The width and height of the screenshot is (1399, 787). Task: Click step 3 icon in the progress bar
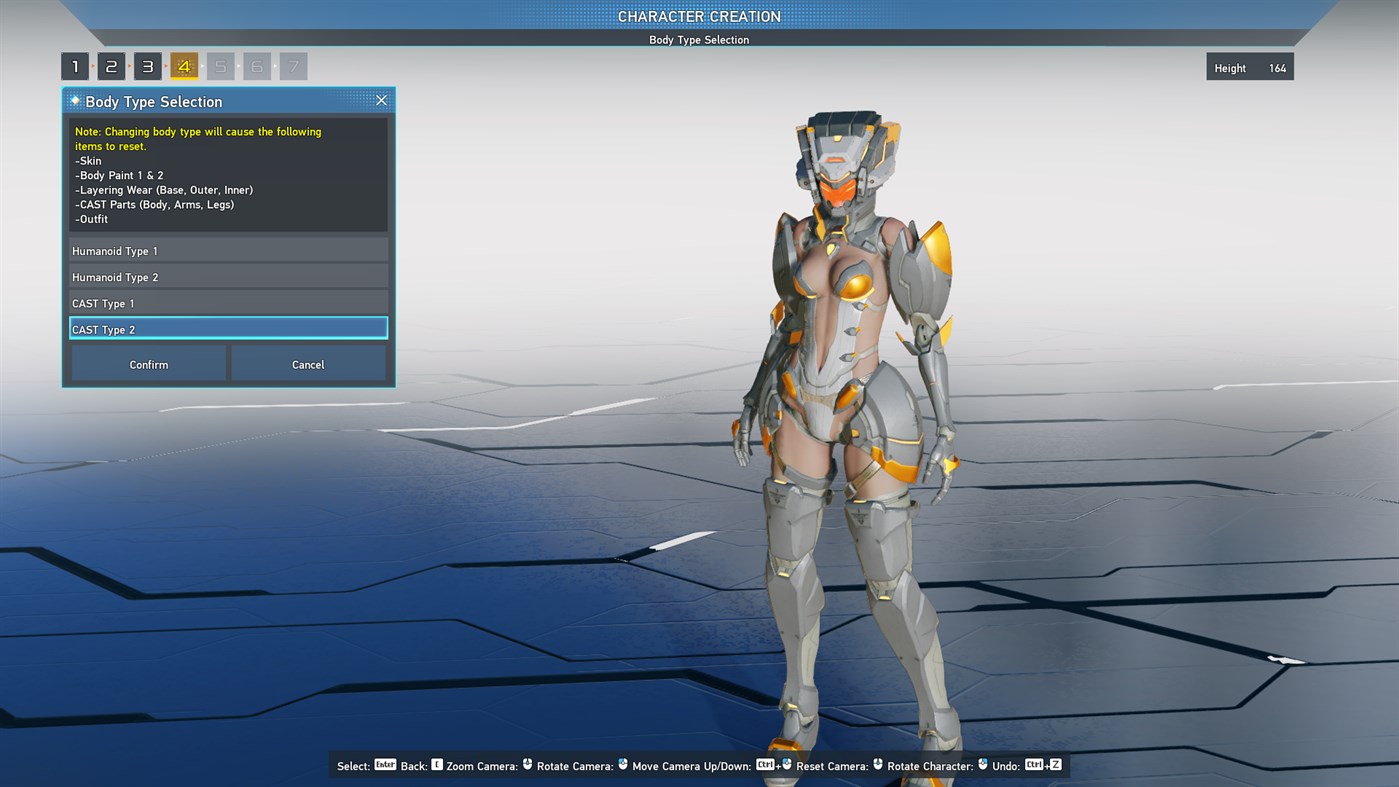[x=147, y=65]
